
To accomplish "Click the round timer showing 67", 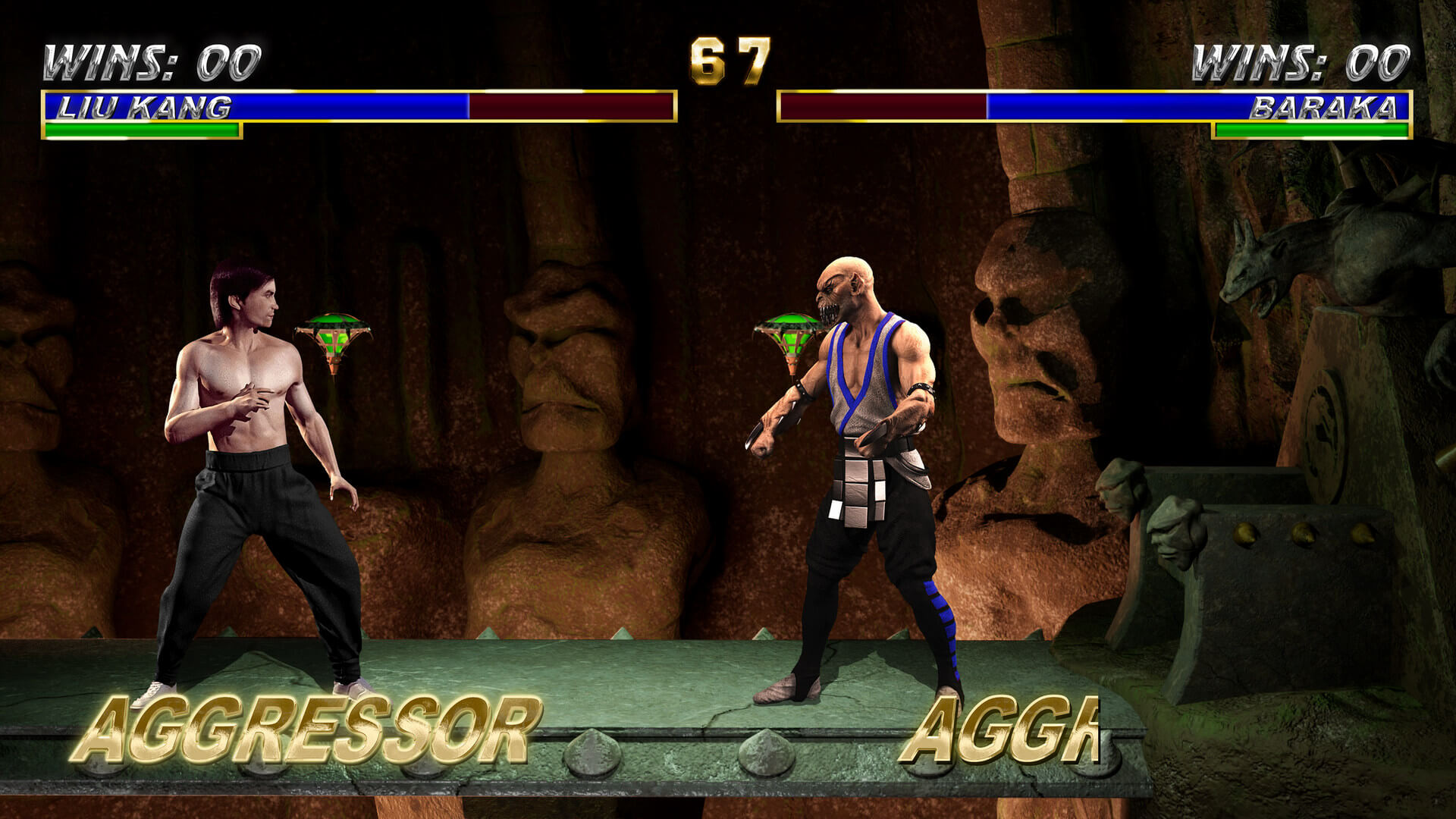I will pyautogui.click(x=726, y=61).
